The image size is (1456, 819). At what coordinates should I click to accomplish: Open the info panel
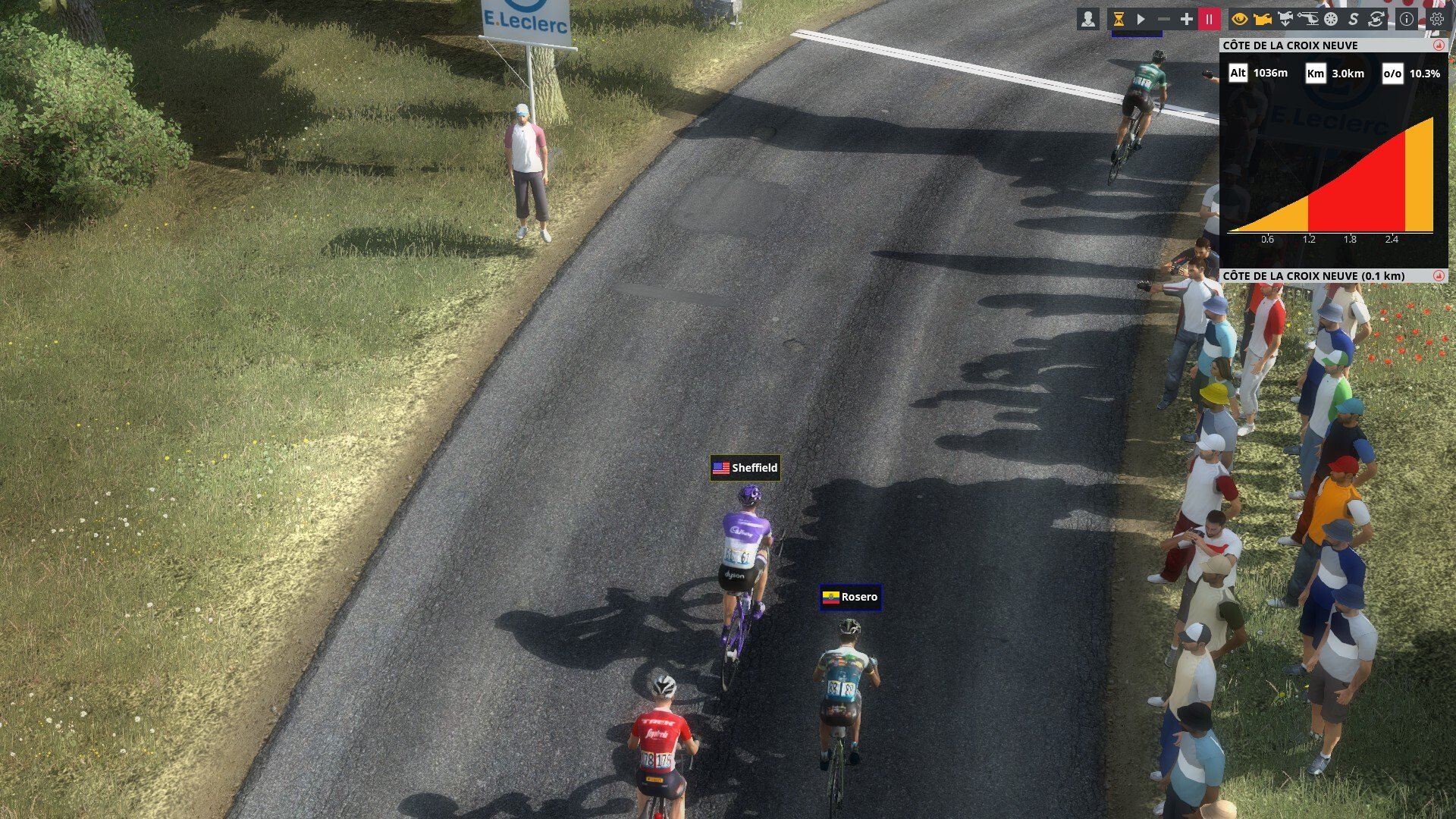point(1407,20)
